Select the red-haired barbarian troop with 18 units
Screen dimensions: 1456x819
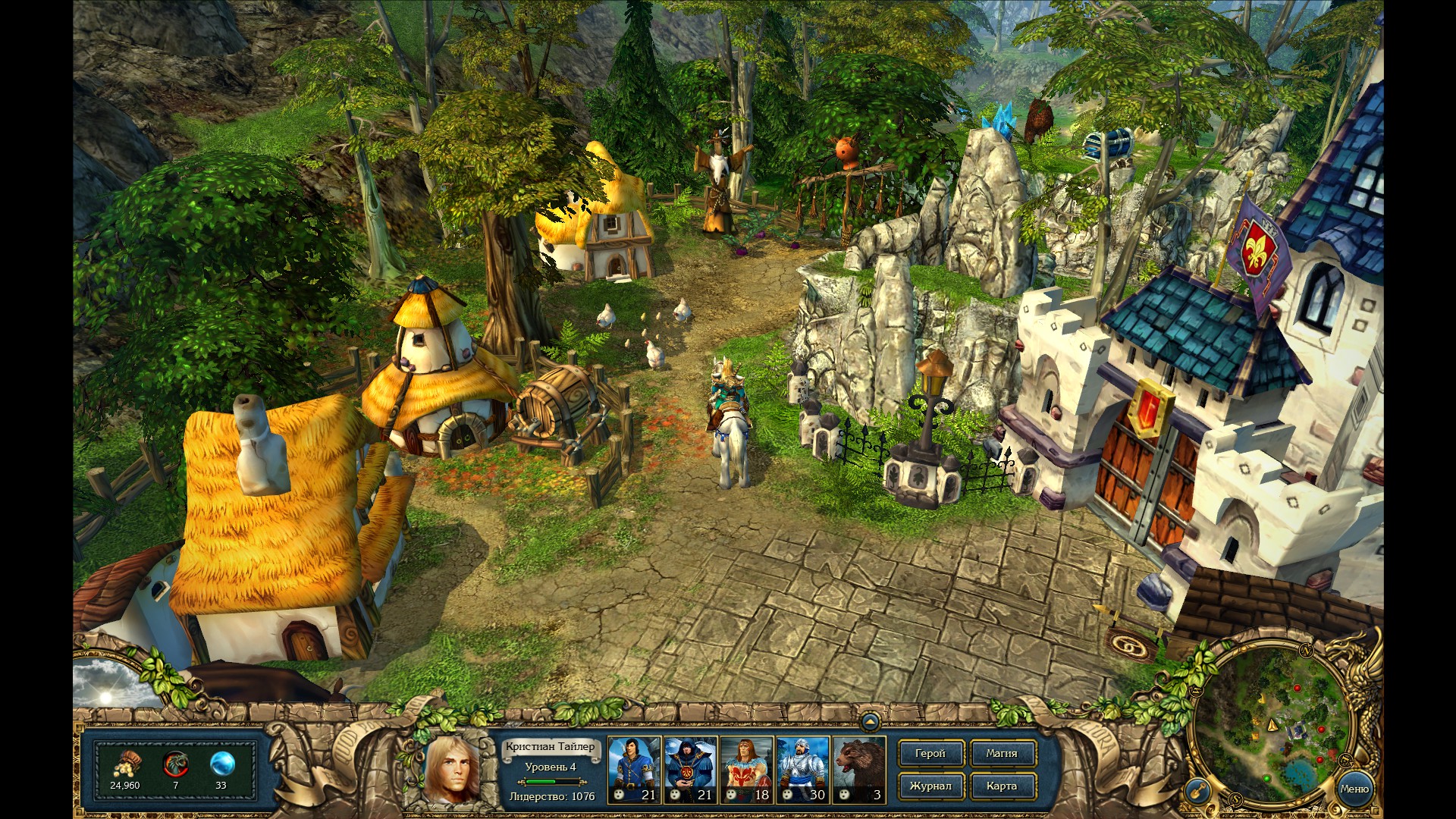(x=746, y=770)
